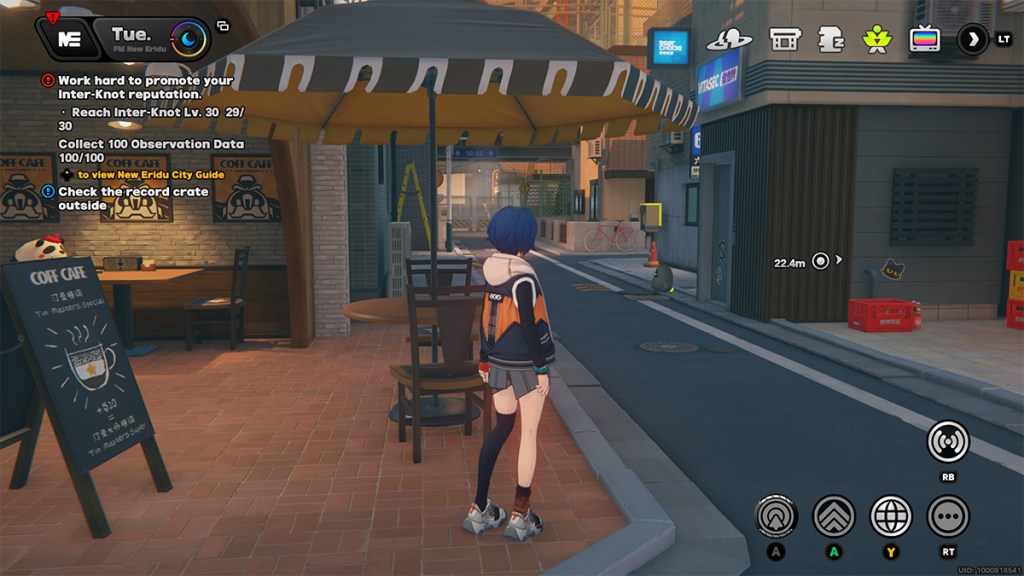Activate the signal broadcast waves button
1024x576 pixels.
[x=947, y=441]
